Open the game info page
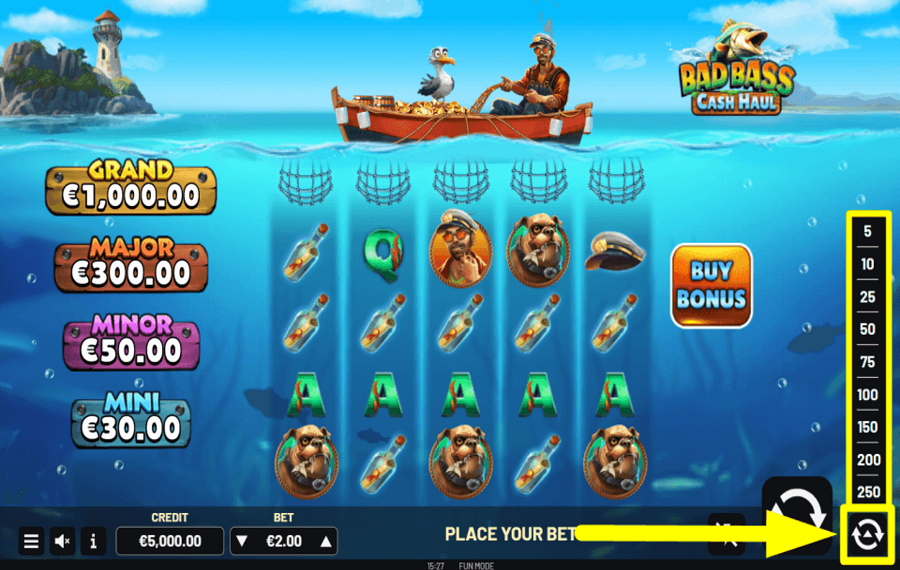 click(x=93, y=541)
